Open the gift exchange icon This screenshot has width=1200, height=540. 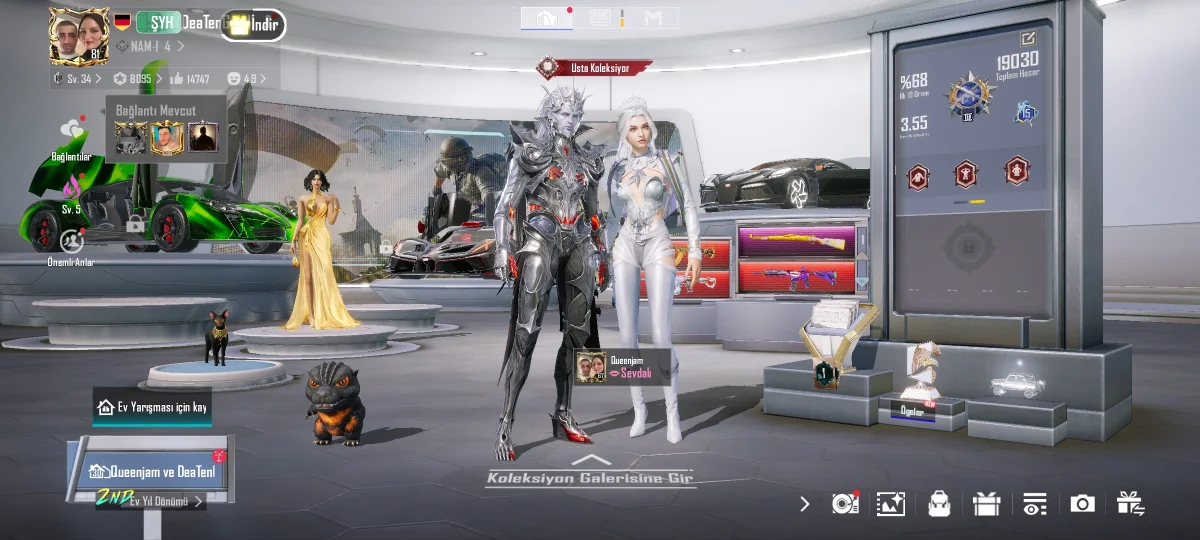pyautogui.click(x=1131, y=504)
